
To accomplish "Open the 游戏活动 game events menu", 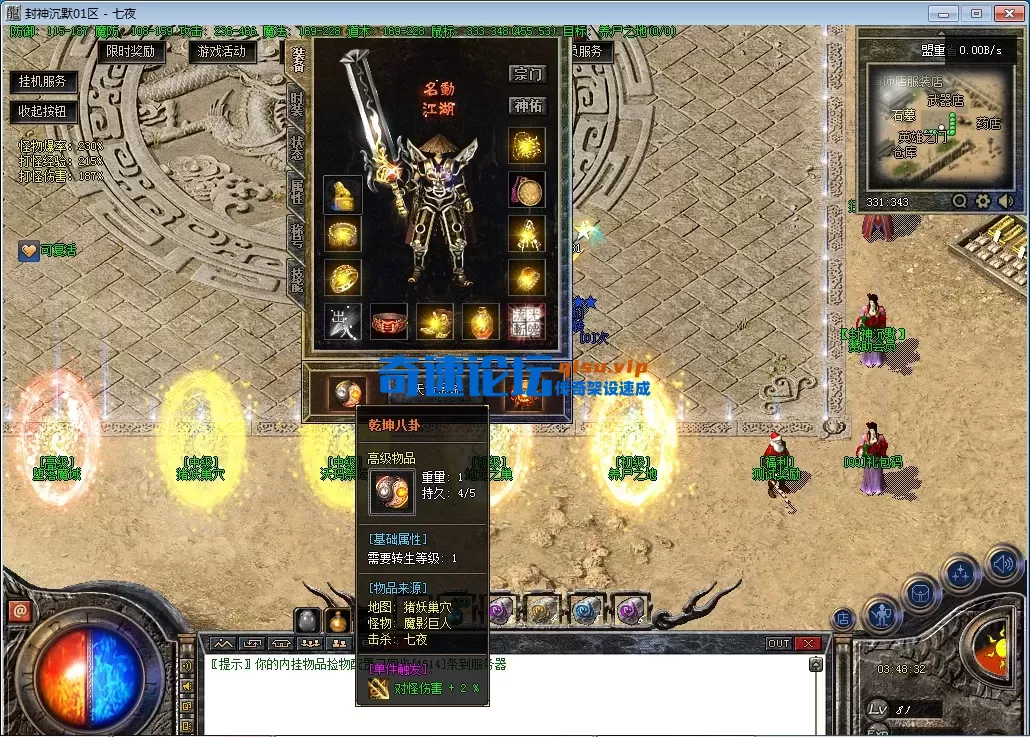I will tap(222, 51).
